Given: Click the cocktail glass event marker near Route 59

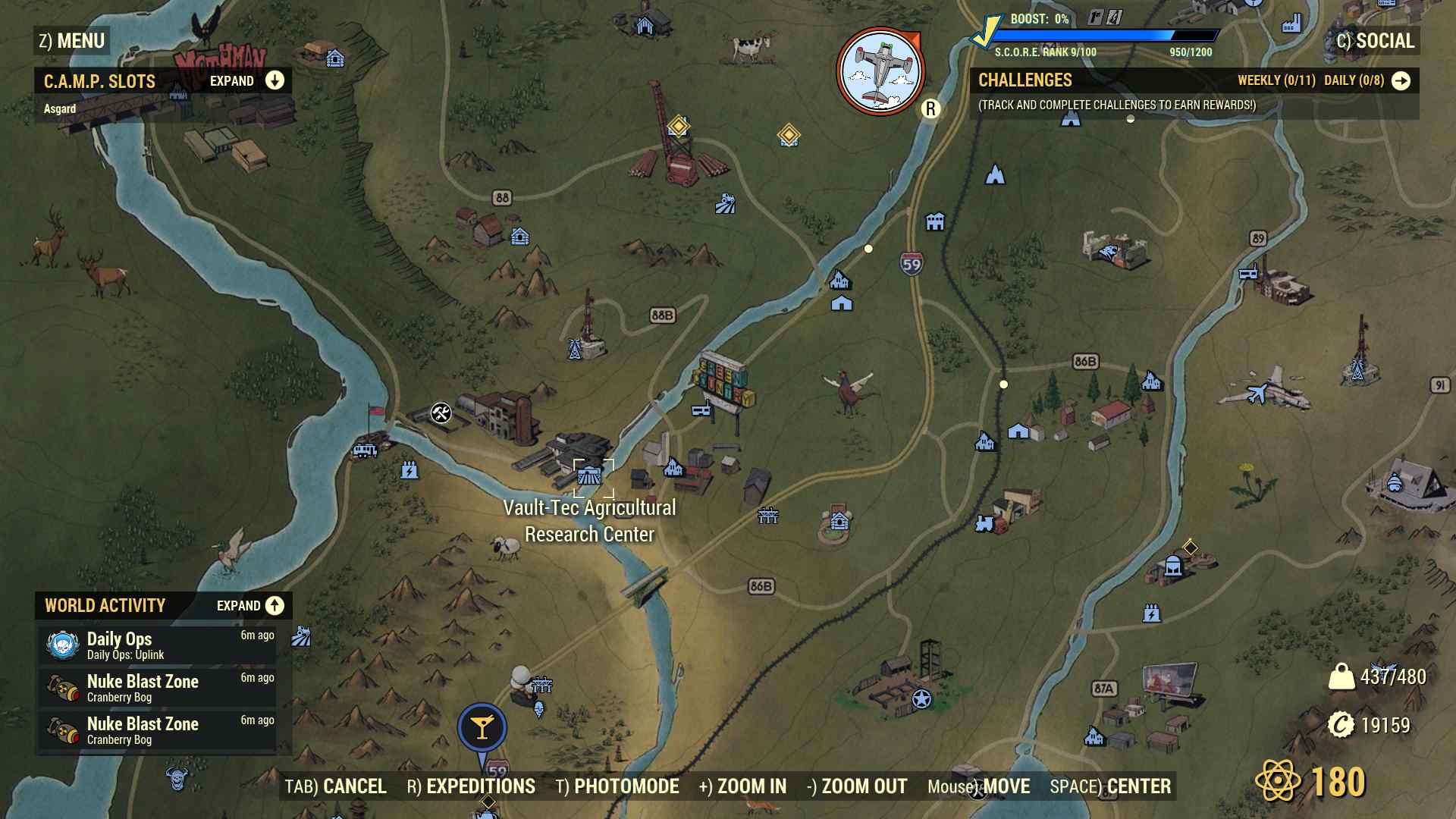Looking at the screenshot, I should tap(482, 726).
